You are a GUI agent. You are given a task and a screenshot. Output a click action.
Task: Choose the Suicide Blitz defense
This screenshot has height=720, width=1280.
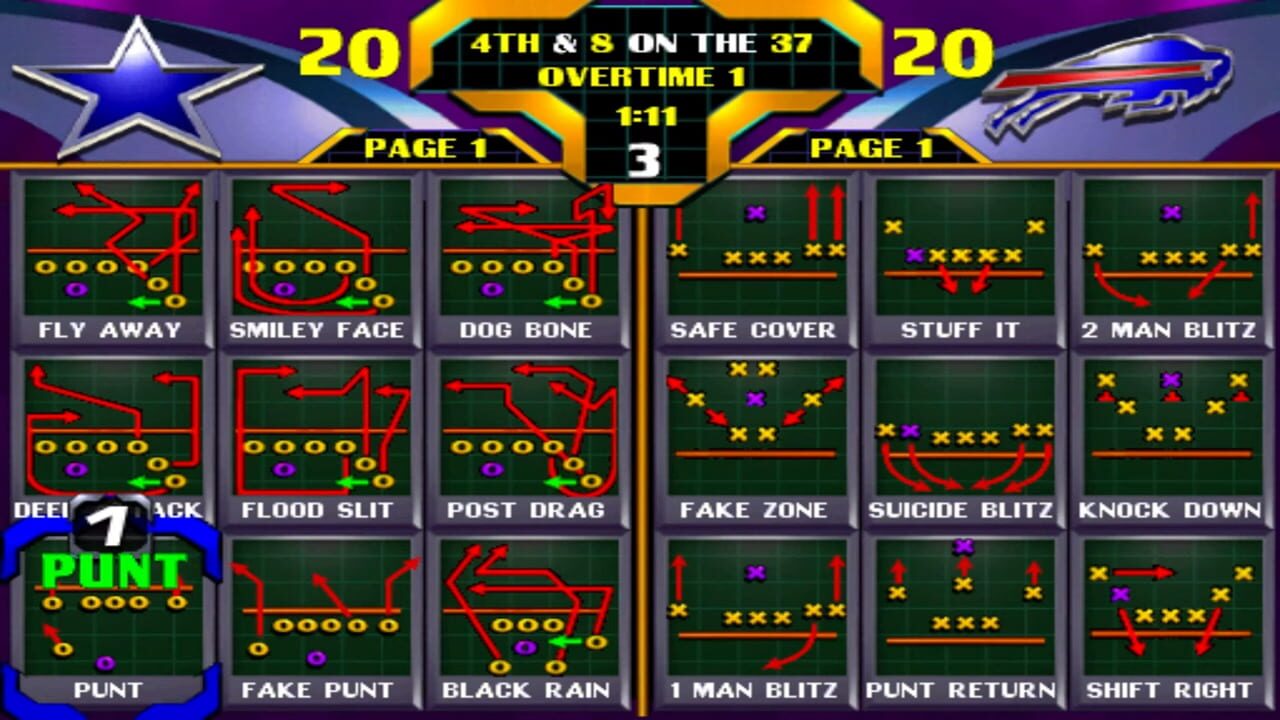pyautogui.click(x=961, y=430)
